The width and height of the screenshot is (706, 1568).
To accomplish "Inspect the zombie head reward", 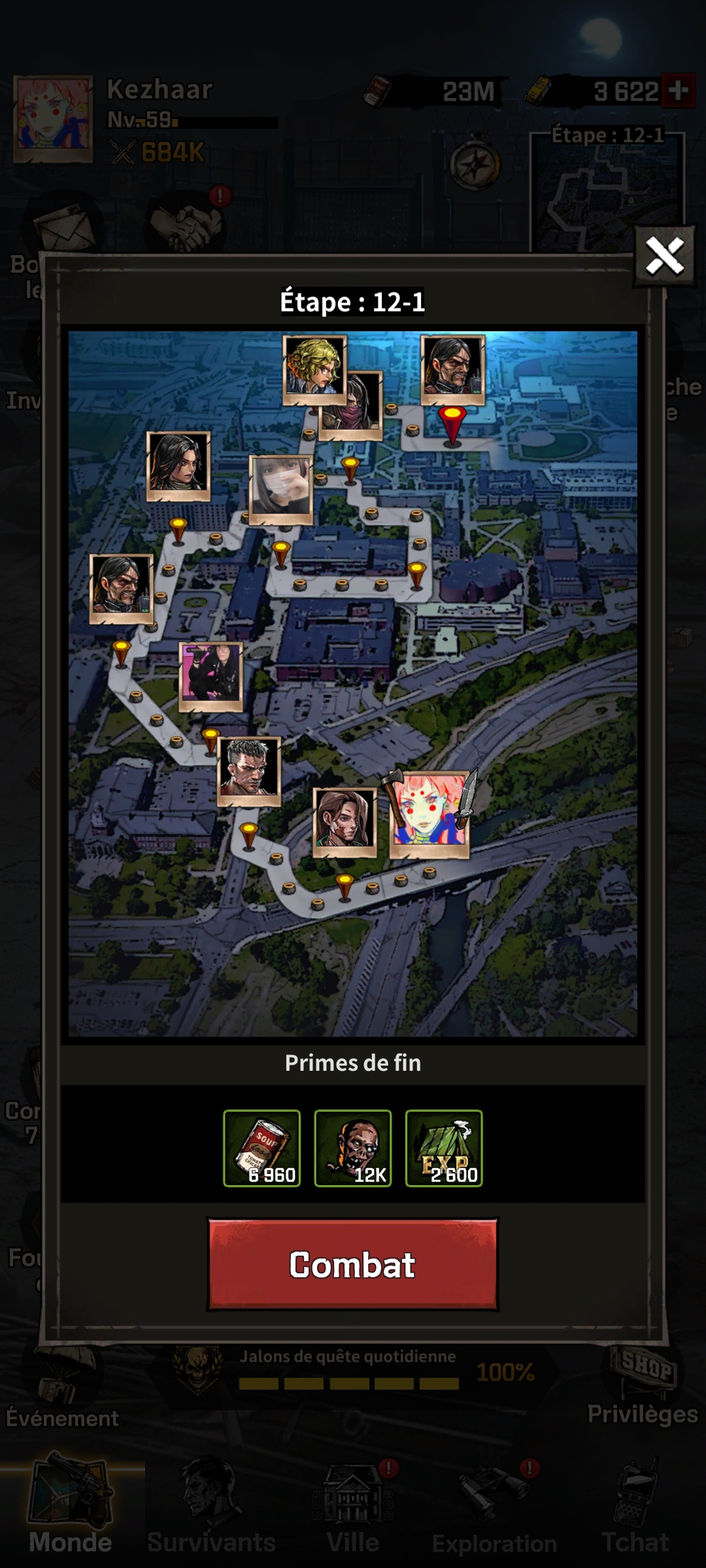I will pos(352,1148).
